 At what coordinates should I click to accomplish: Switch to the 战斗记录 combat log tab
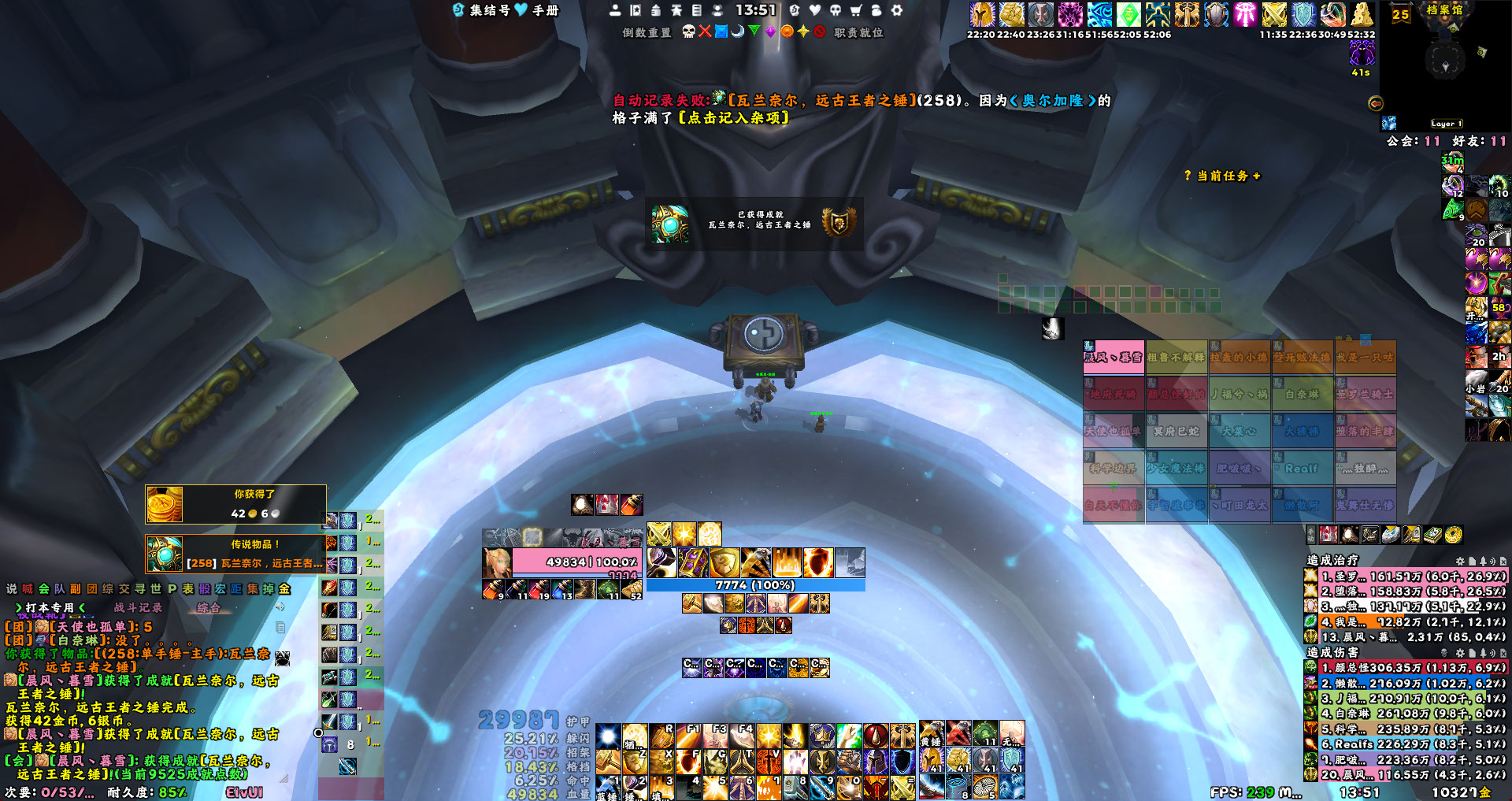point(138,607)
